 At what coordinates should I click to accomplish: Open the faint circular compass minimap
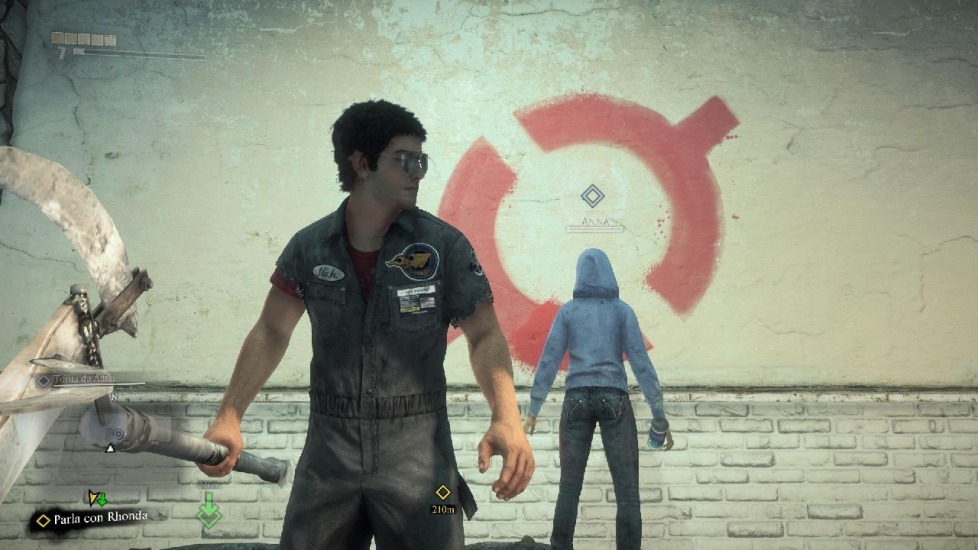[117, 434]
